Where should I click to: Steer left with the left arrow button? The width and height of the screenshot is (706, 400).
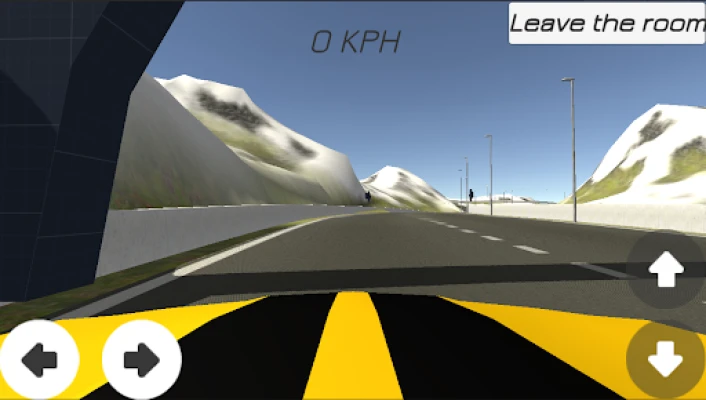[x=39, y=359]
